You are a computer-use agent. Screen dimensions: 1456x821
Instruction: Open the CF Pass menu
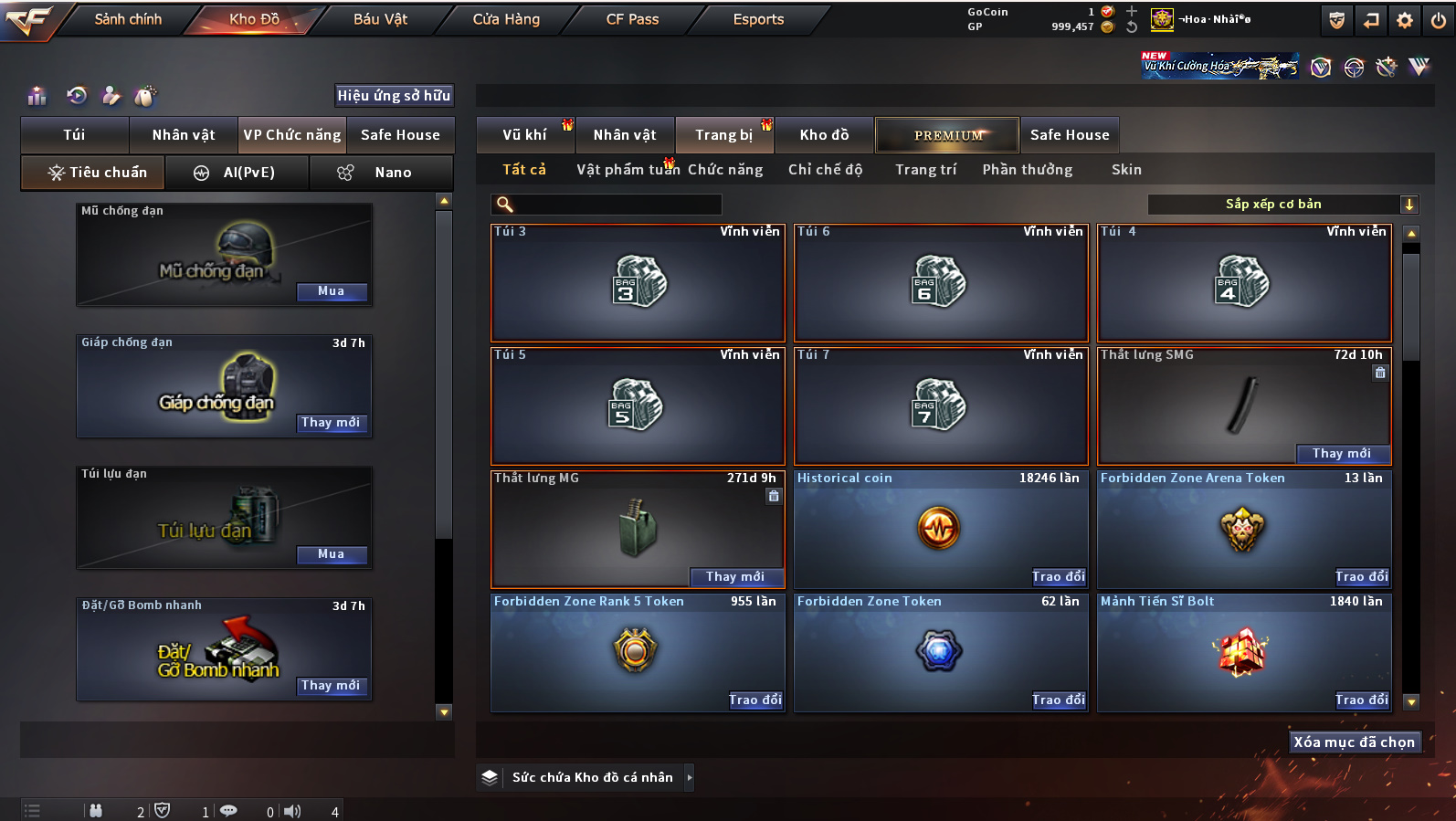(x=632, y=19)
